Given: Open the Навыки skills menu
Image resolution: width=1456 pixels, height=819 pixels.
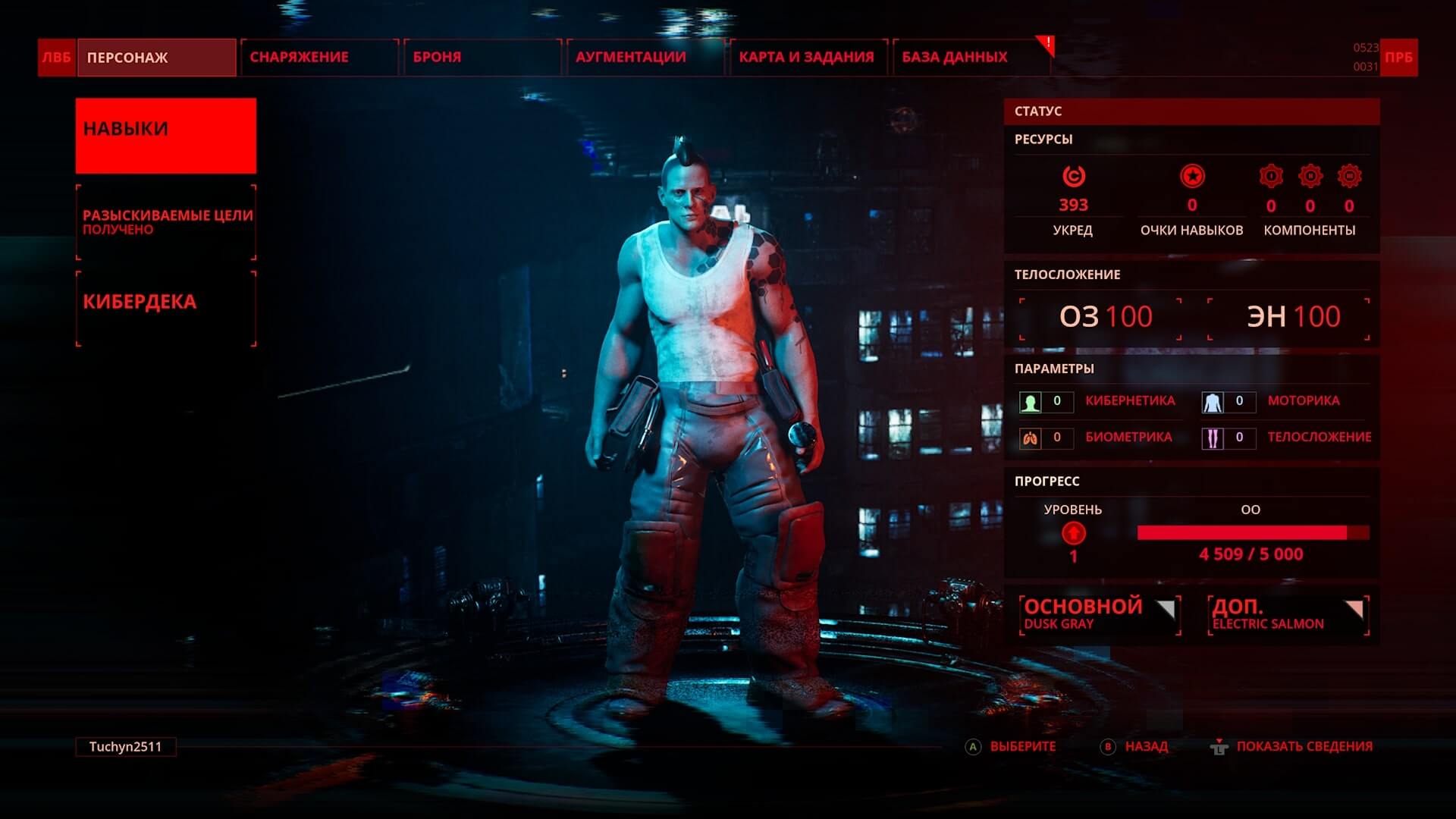Looking at the screenshot, I should 165,136.
